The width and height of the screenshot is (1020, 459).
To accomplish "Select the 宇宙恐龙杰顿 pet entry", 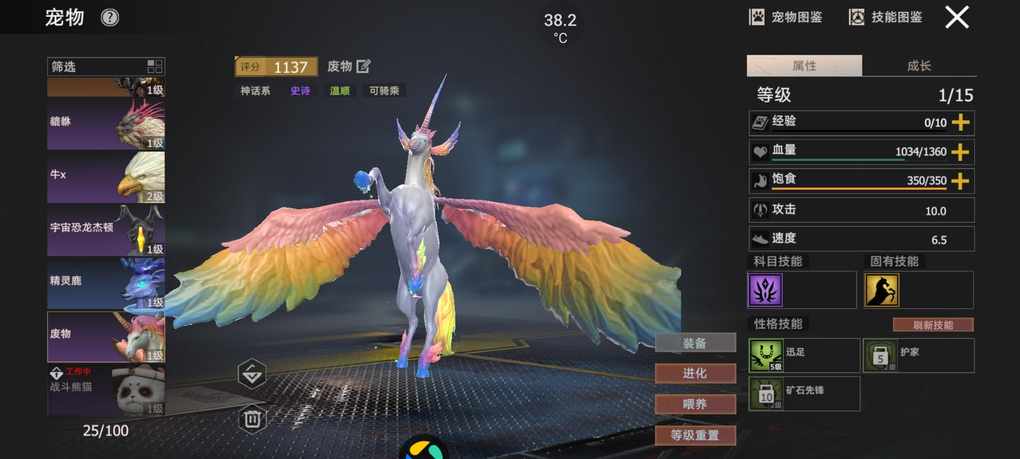I will [106, 230].
